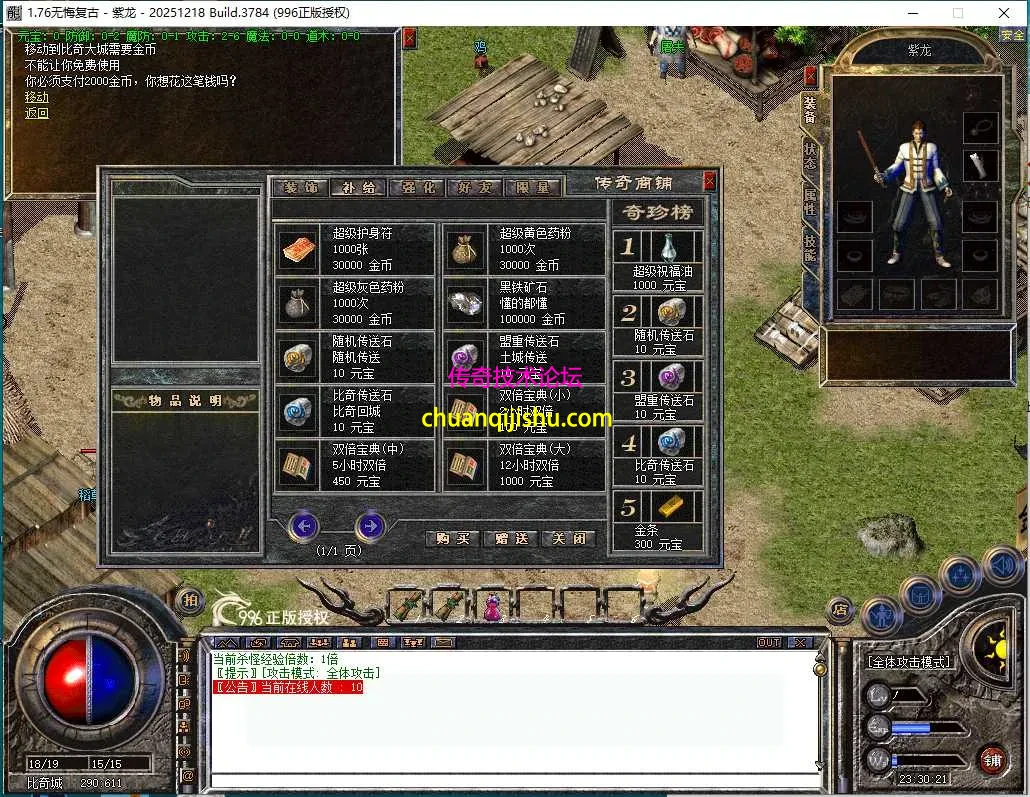Screen dimensions: 1030x797
Task: Choose the 双倍宝典(中) 5-hour item
Action: pyautogui.click(x=355, y=465)
